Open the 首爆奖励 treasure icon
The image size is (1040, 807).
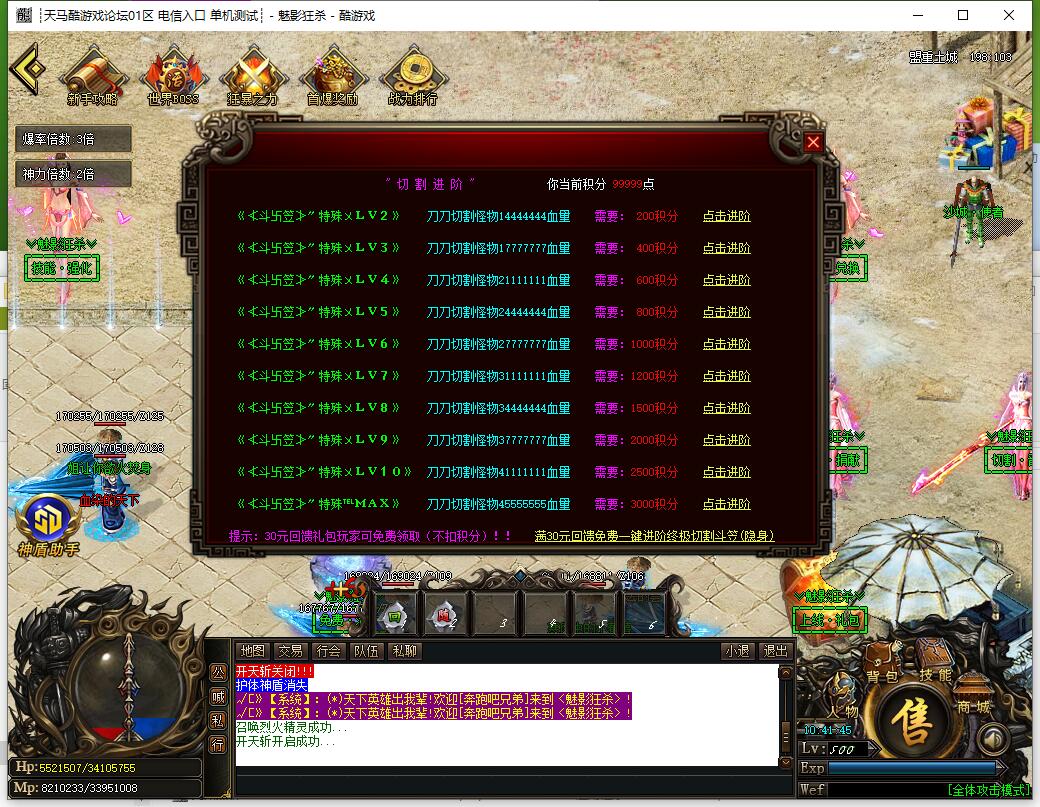(332, 76)
